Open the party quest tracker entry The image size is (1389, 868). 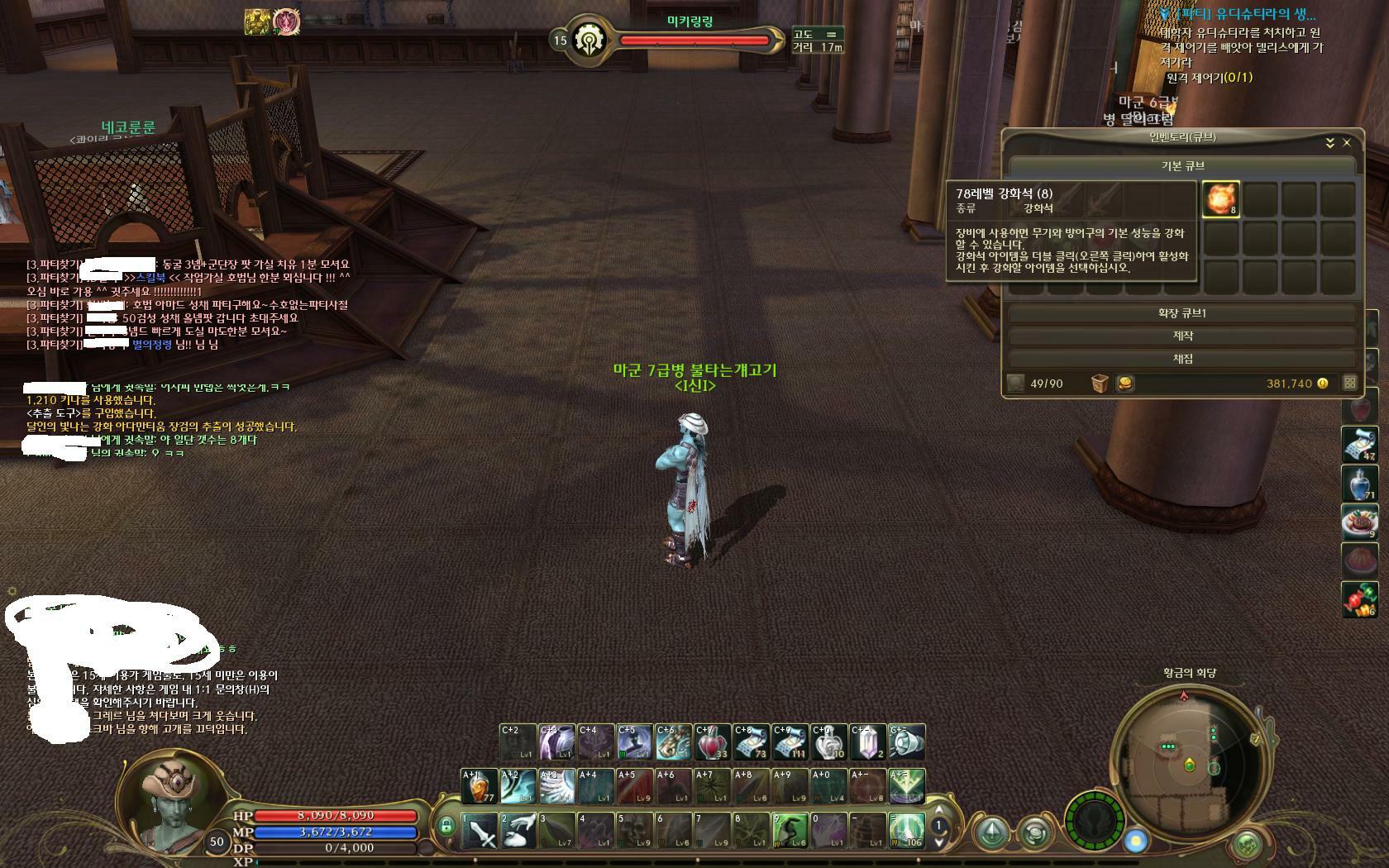1242,14
